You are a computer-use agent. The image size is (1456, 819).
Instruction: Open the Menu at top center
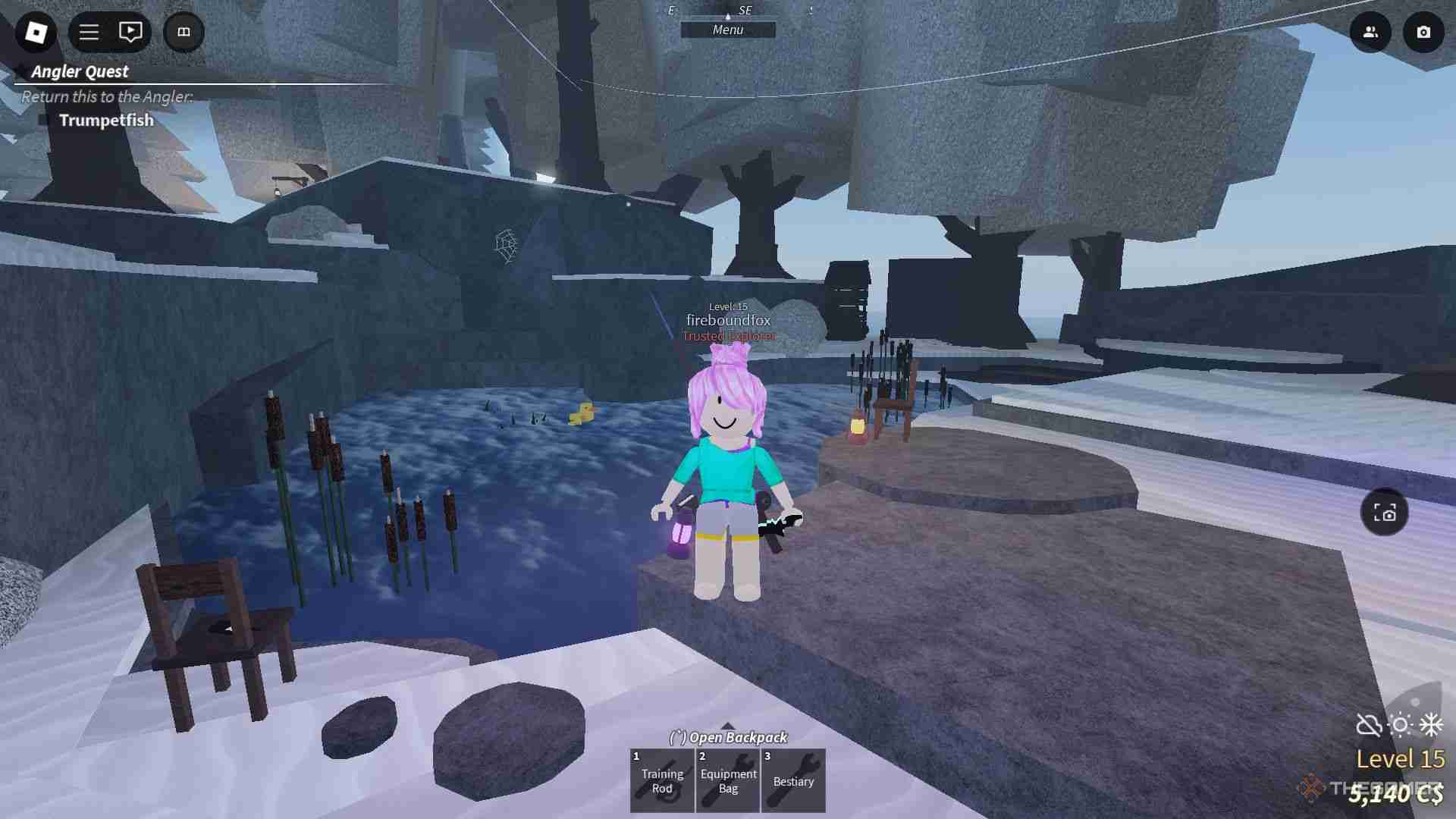pos(729,30)
